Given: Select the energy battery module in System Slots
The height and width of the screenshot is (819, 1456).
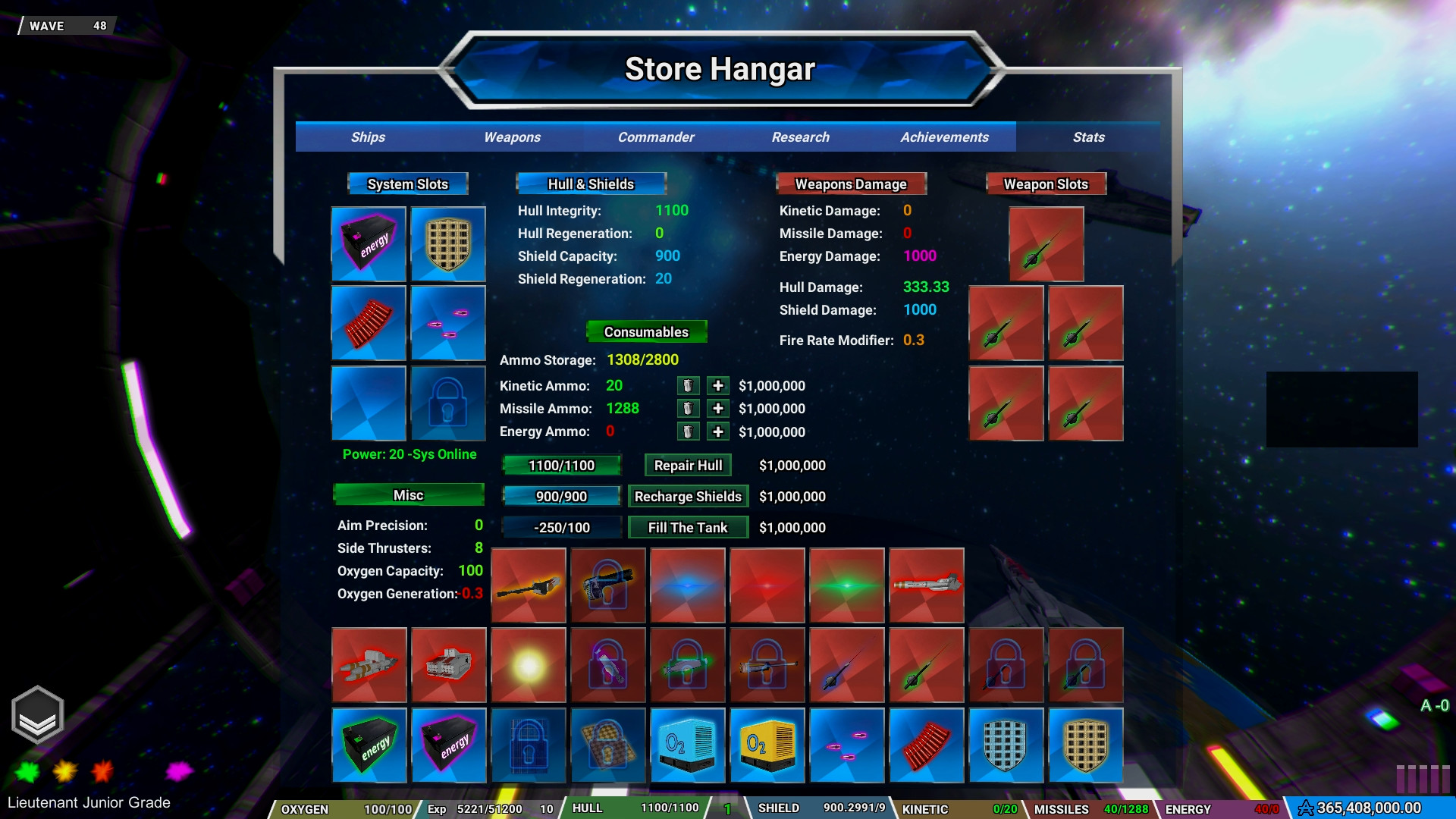Looking at the screenshot, I should click(x=369, y=244).
